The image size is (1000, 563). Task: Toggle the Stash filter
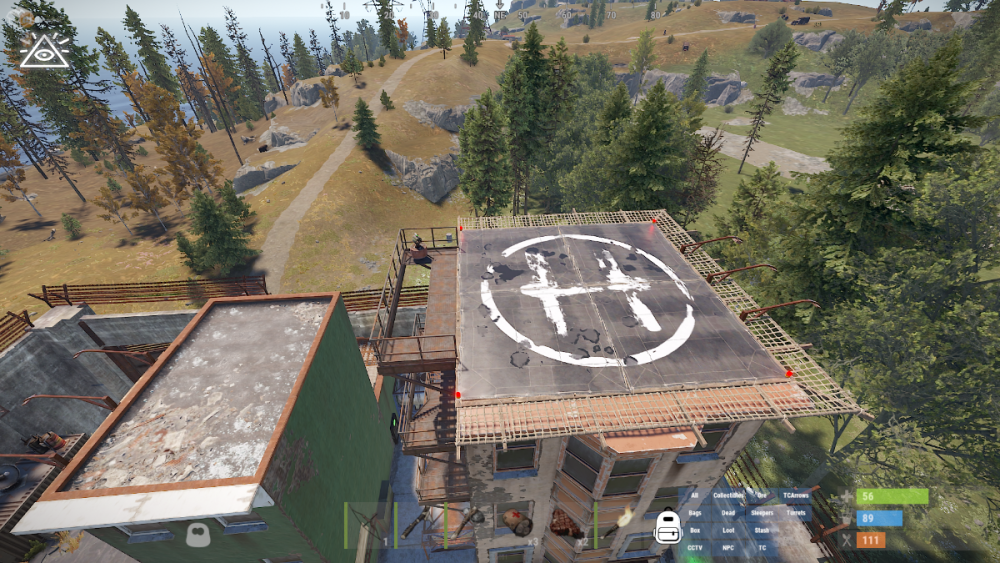tap(762, 530)
